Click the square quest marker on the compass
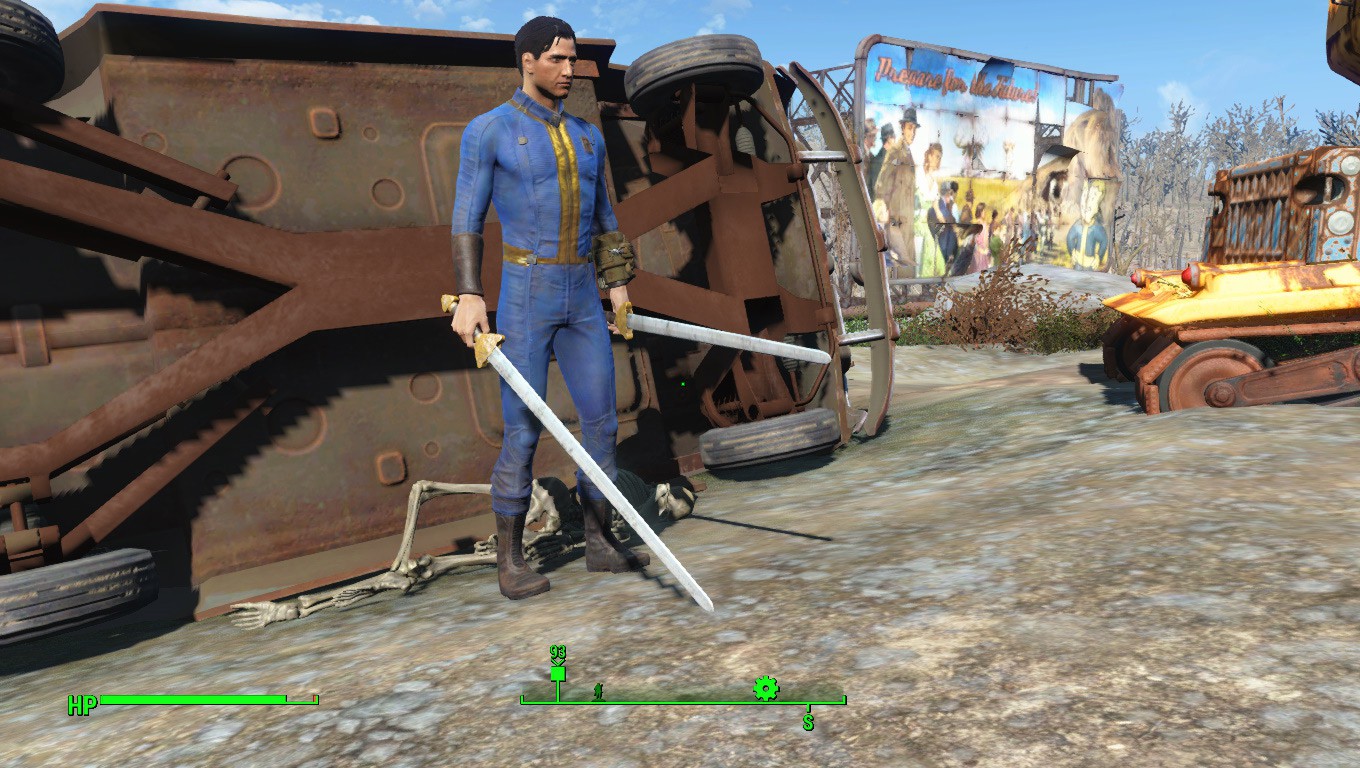 coord(557,674)
